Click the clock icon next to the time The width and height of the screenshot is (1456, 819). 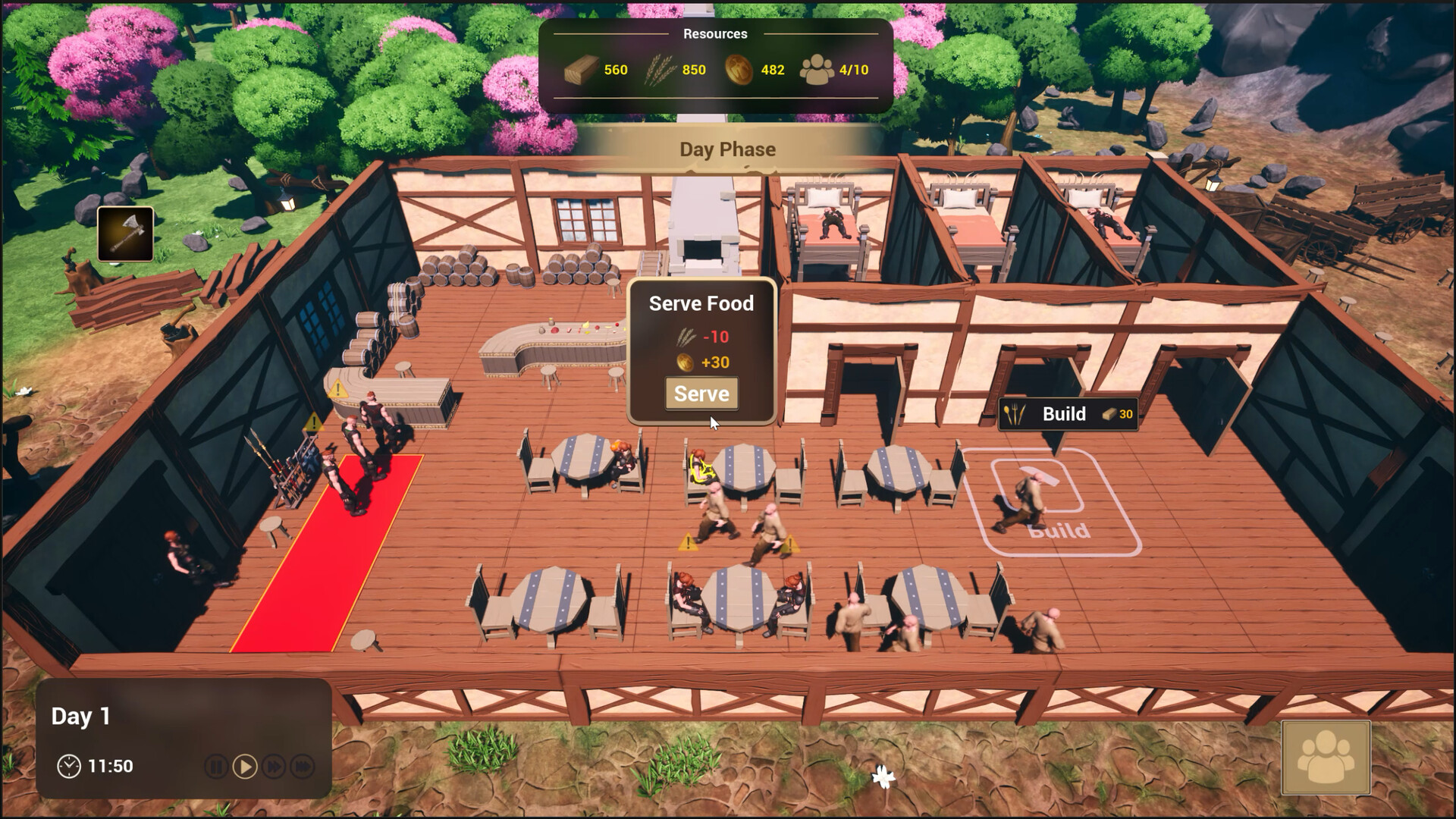(71, 766)
